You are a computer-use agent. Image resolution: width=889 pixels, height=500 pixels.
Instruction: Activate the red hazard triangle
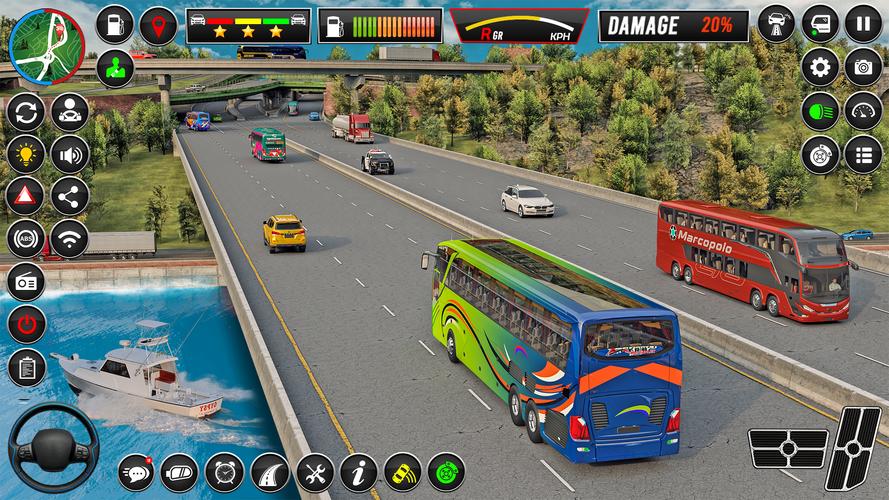(x=26, y=197)
